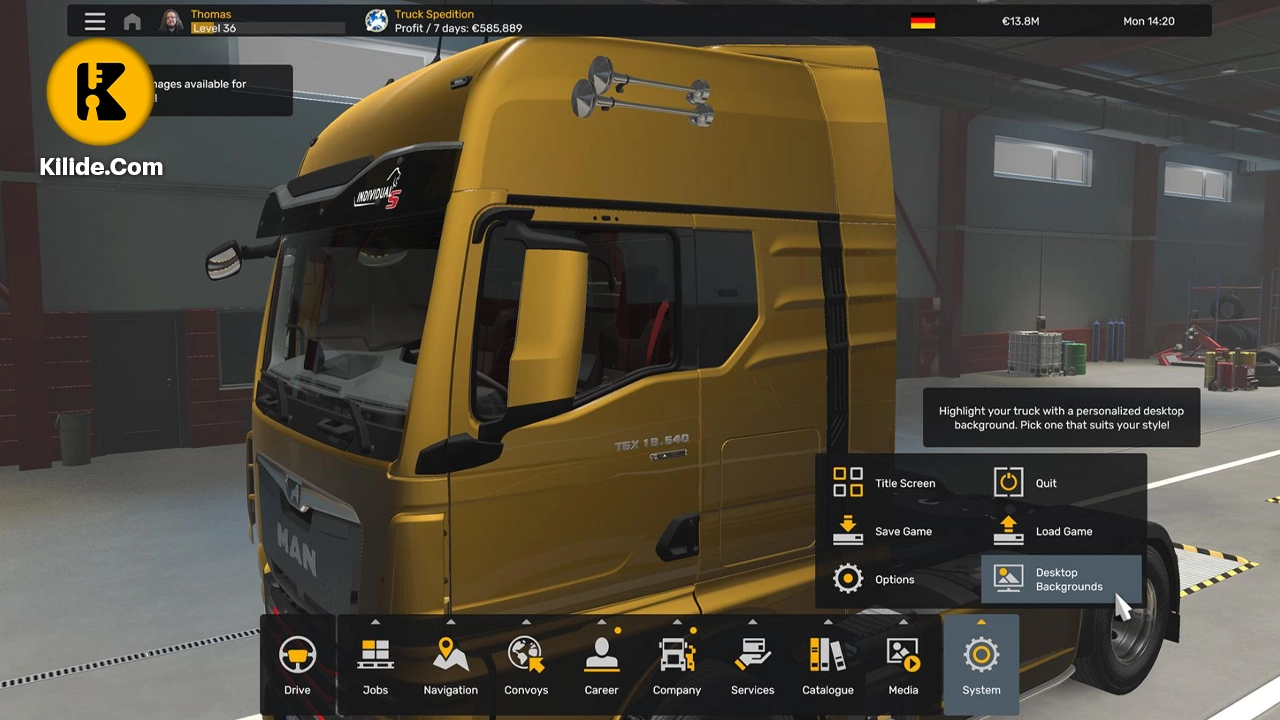Open the Options settings
The image size is (1280, 720).
point(875,579)
